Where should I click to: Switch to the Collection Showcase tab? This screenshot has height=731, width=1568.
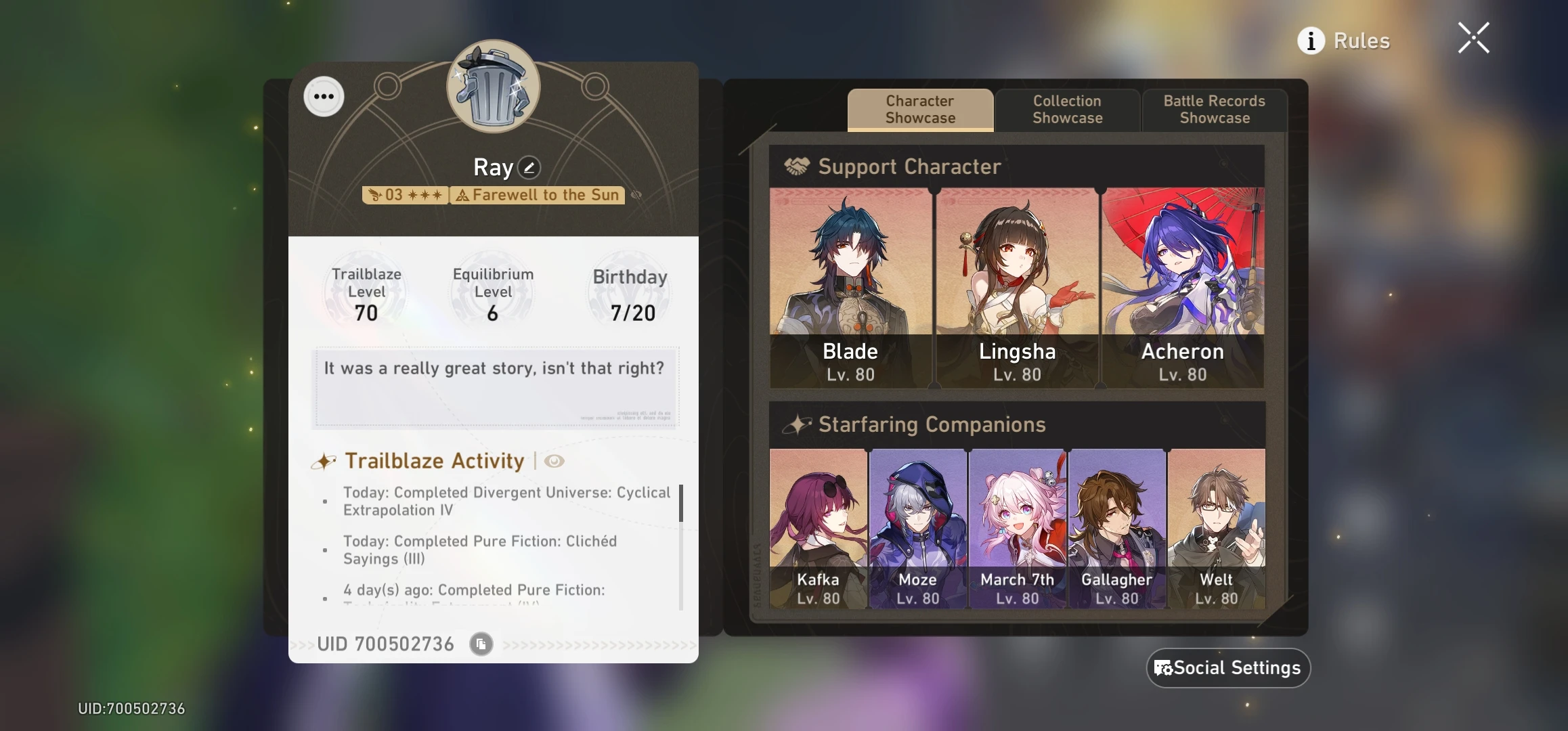tap(1067, 110)
